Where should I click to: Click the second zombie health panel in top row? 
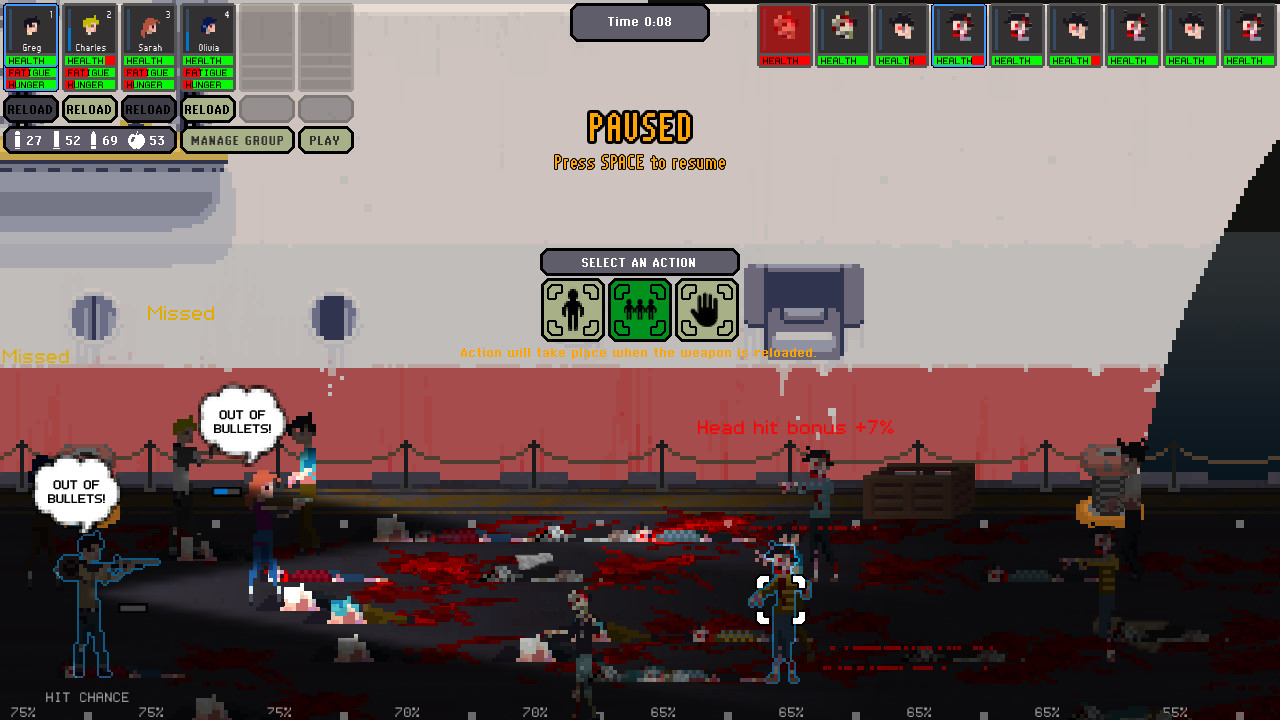coord(842,60)
